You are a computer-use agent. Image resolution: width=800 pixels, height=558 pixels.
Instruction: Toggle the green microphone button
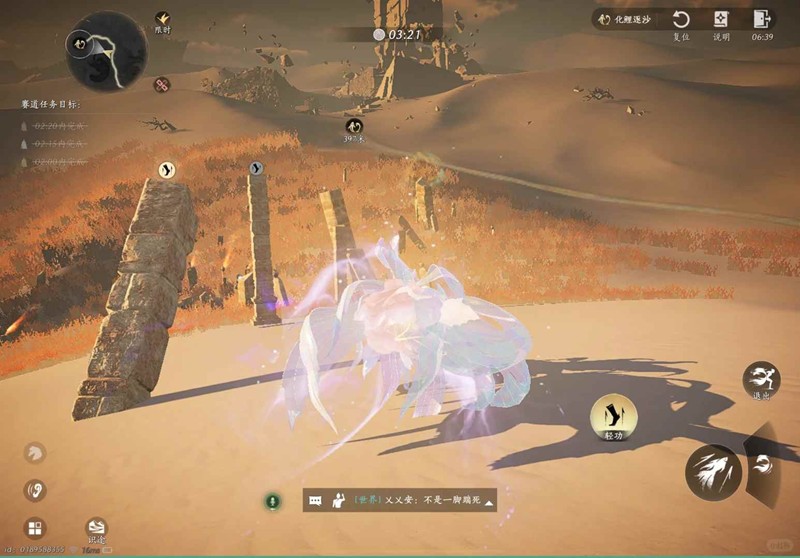tap(272, 500)
